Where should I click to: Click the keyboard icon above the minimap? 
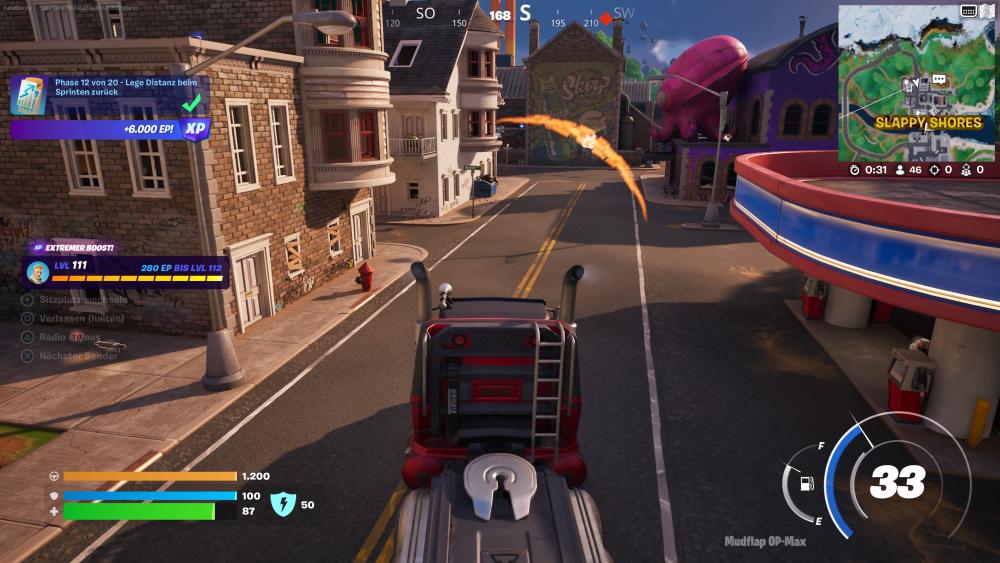pyautogui.click(x=968, y=11)
